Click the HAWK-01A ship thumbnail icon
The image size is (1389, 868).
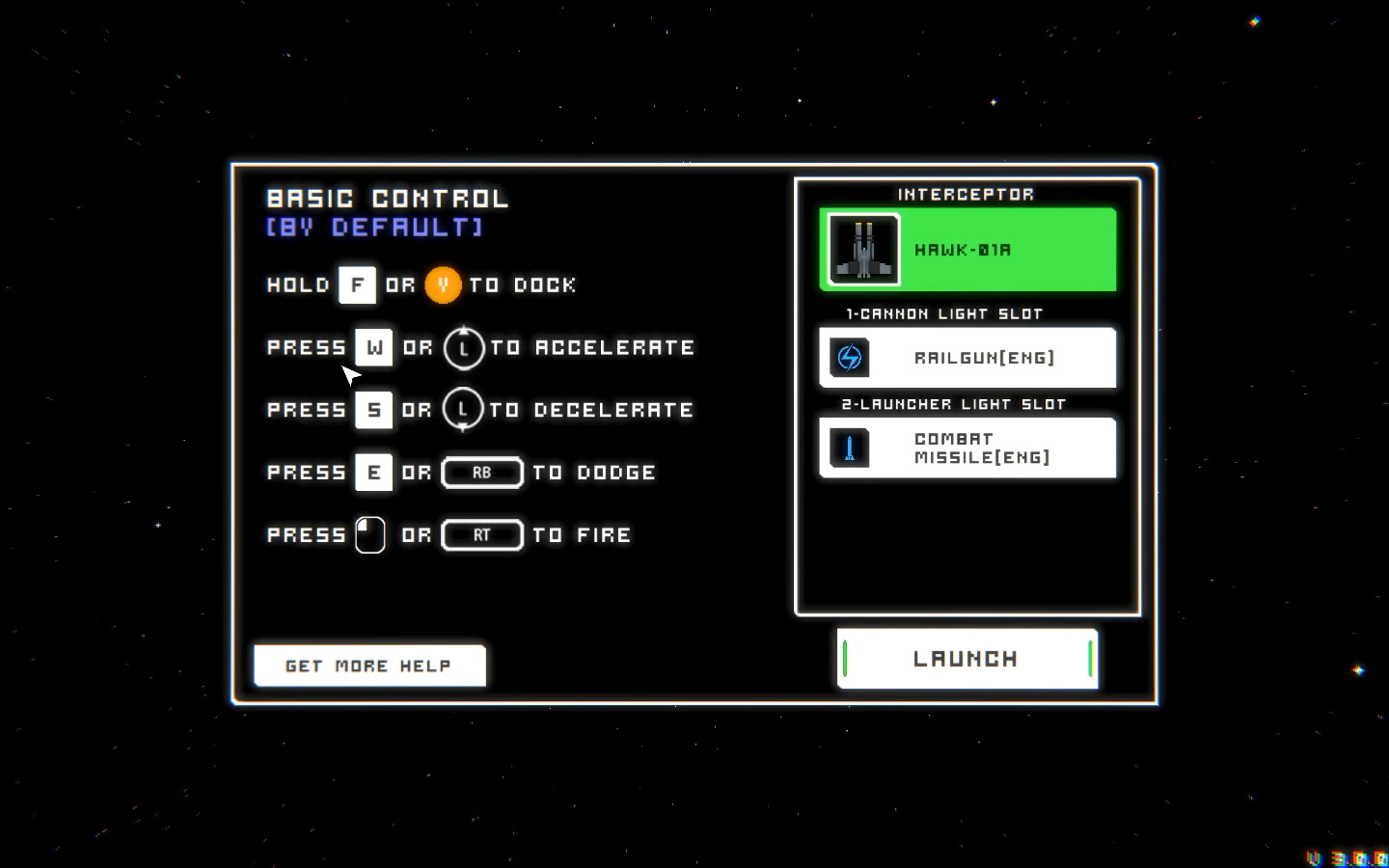(x=863, y=249)
